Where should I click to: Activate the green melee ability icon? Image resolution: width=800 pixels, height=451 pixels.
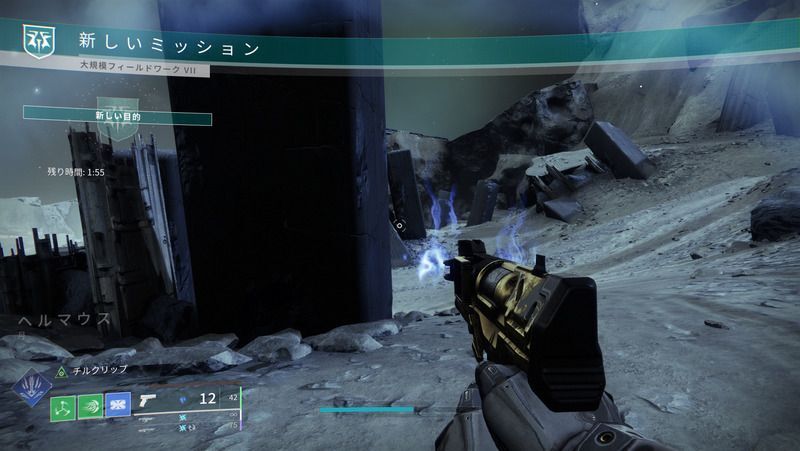click(90, 406)
